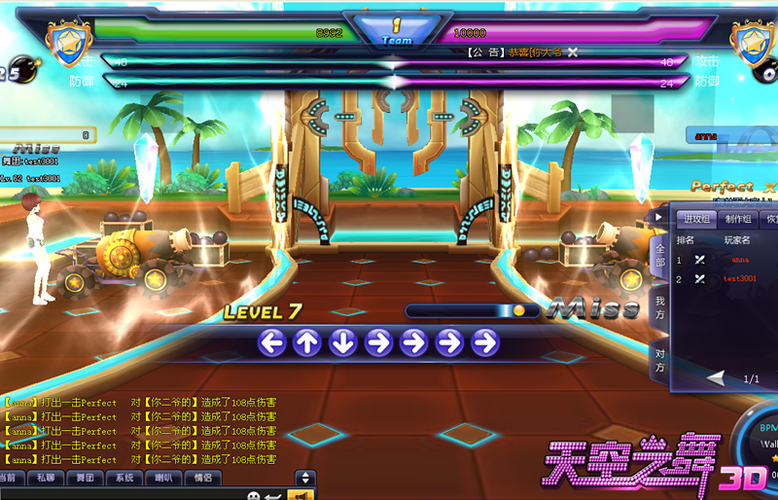The image size is (778, 500).
Task: Toggle the chat log size arrows
Action: tap(306, 478)
